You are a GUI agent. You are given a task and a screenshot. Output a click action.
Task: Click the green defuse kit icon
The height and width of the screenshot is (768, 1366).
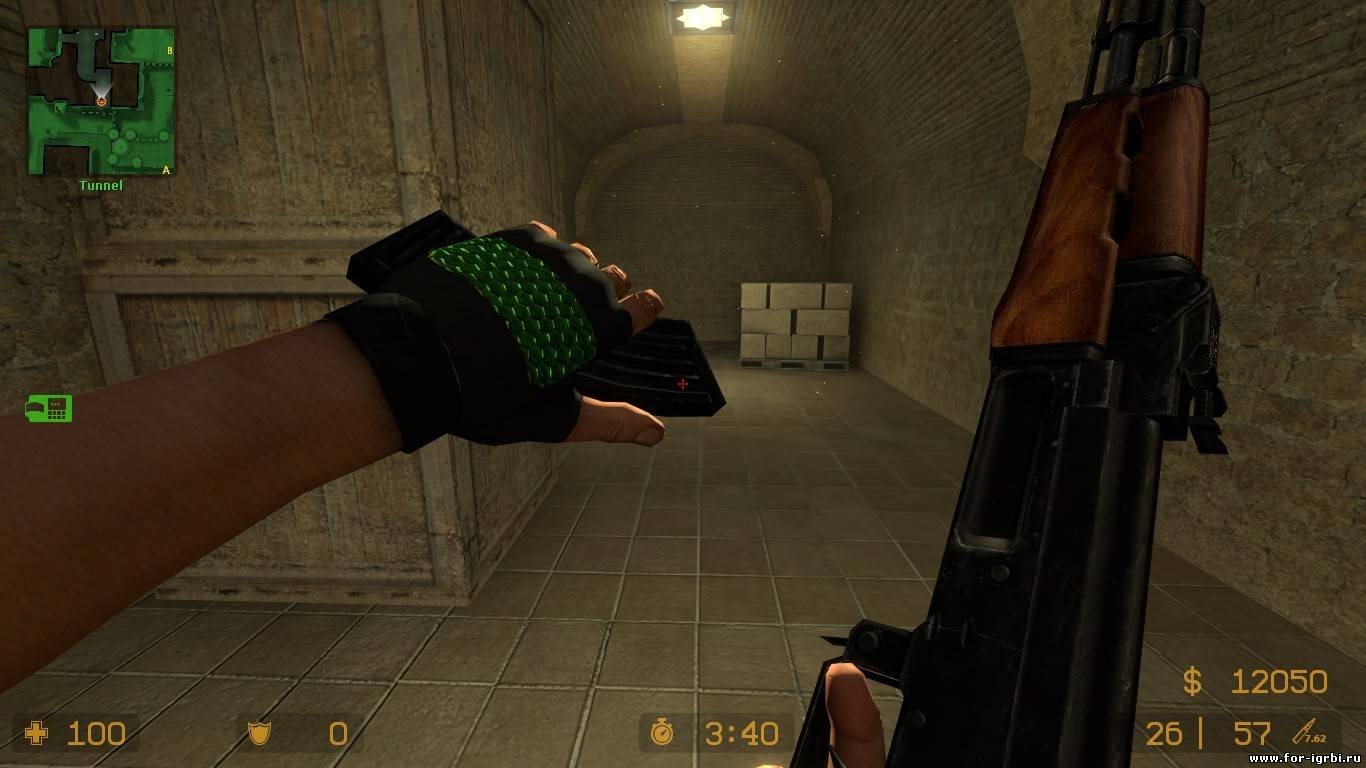(x=48, y=408)
